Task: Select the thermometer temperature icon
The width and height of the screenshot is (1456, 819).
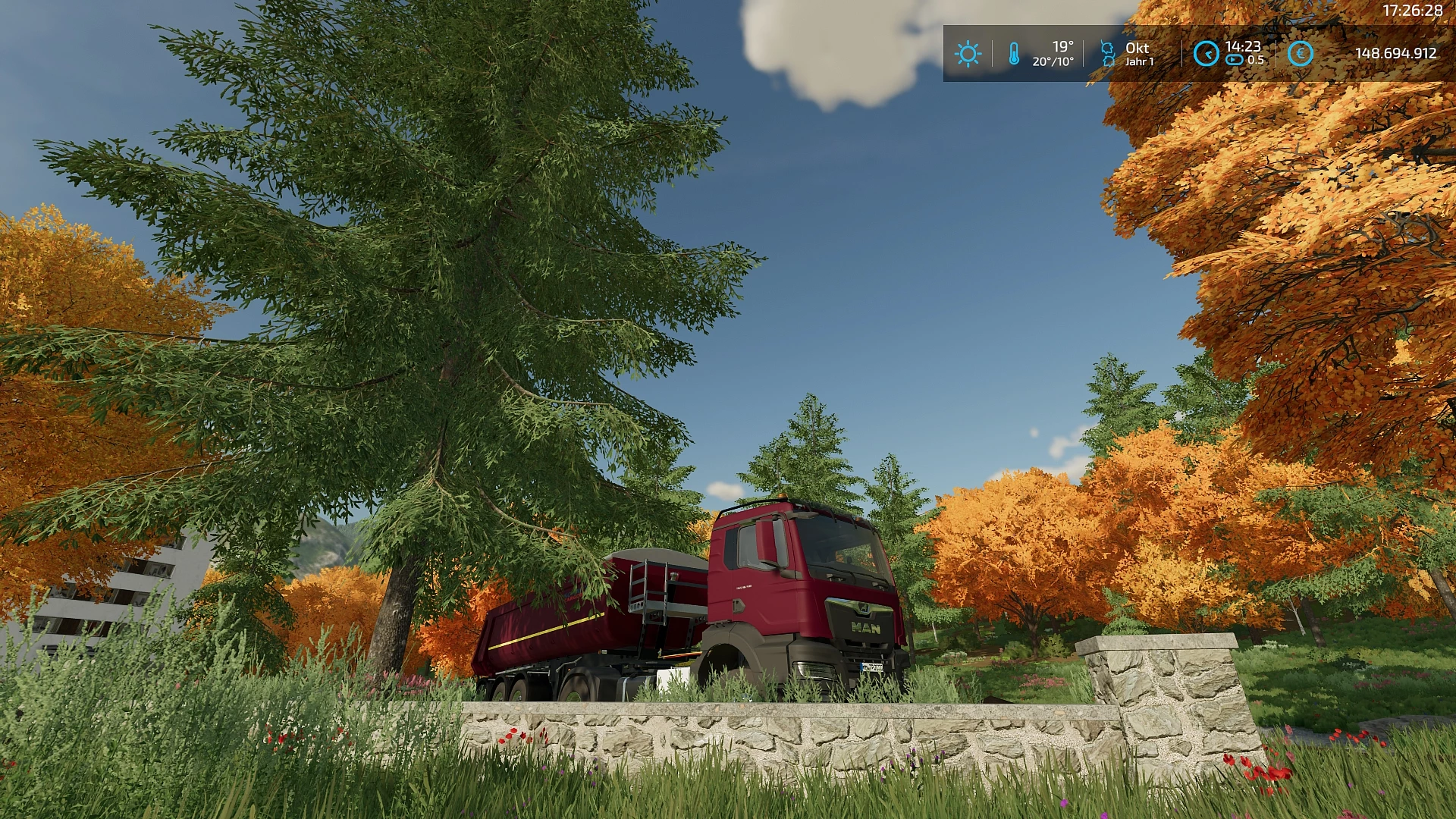Action: 1014,54
